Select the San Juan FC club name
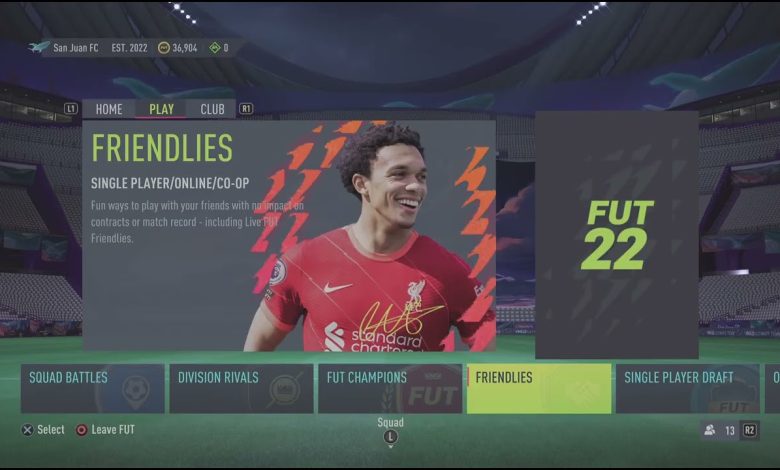 click(75, 47)
